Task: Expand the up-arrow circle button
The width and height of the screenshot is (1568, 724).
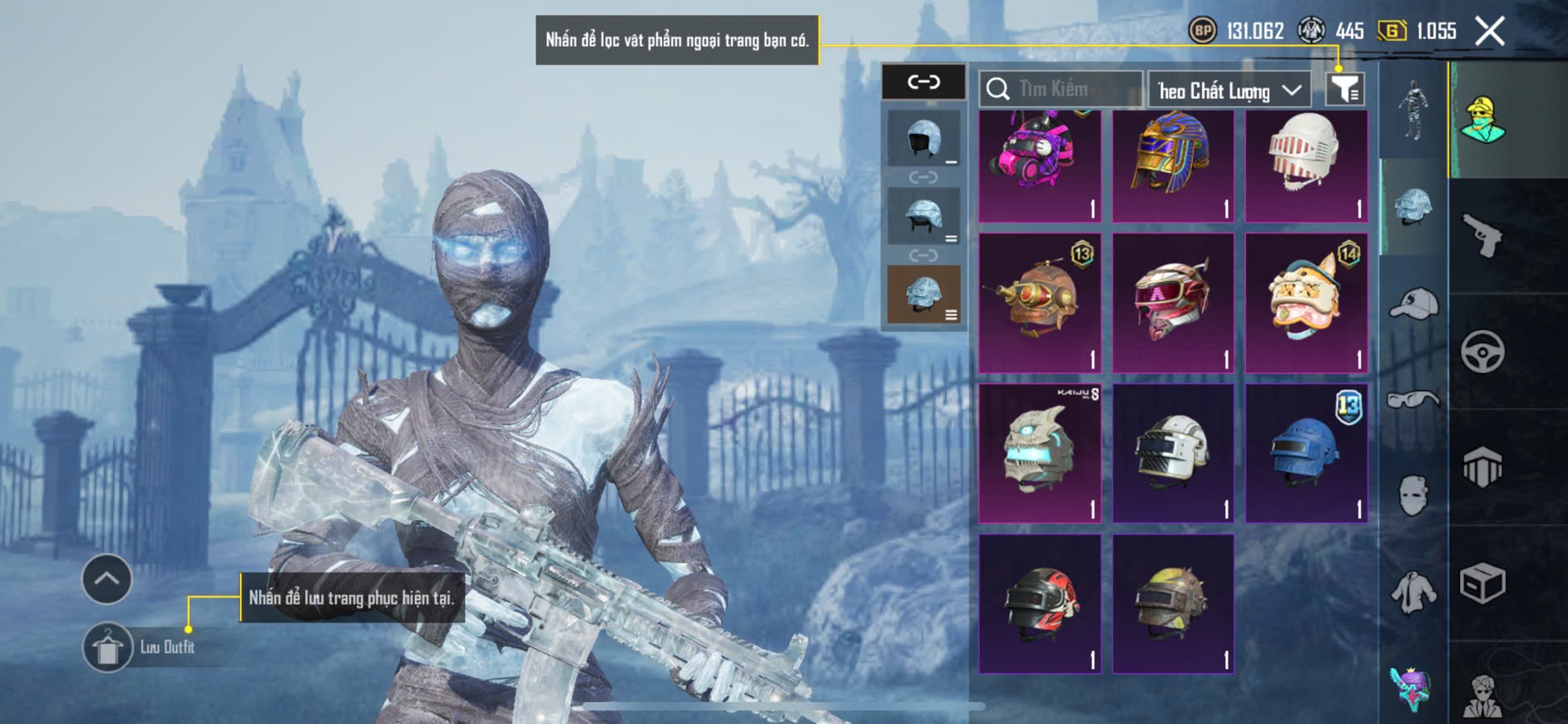Action: tap(106, 578)
